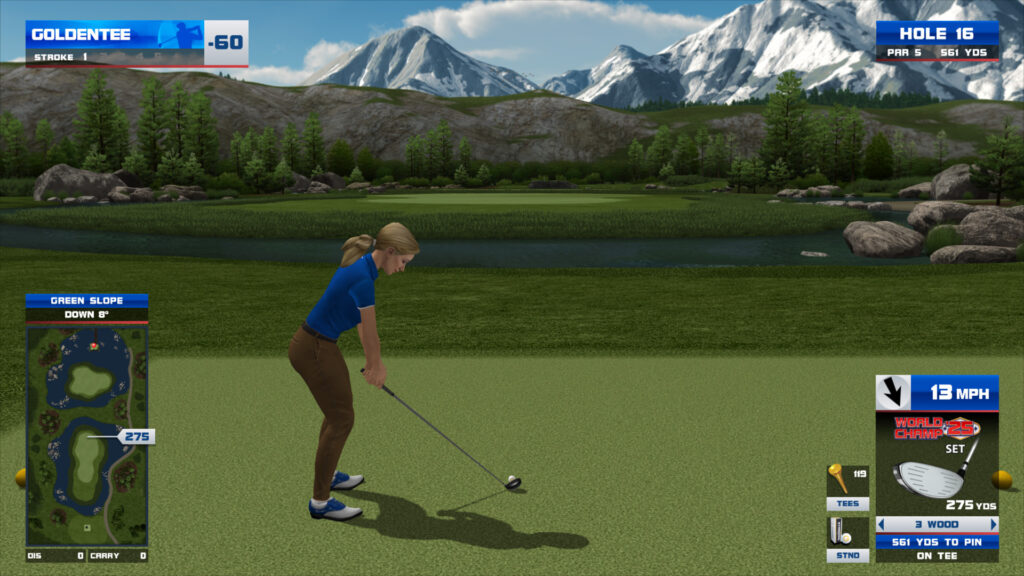Select the previous club with left arrow
Viewport: 1024px width, 576px height.
tap(881, 524)
